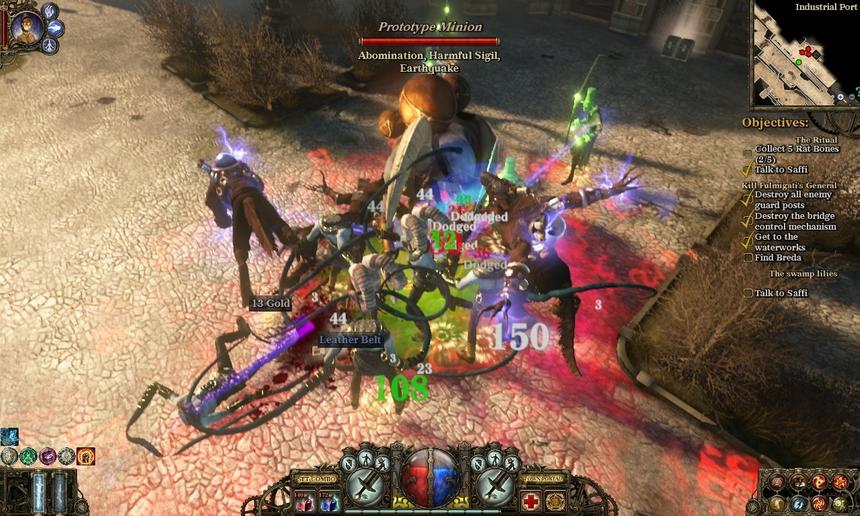The image size is (860, 516).
Task: Click the purple round buff icon
Action: (48, 457)
